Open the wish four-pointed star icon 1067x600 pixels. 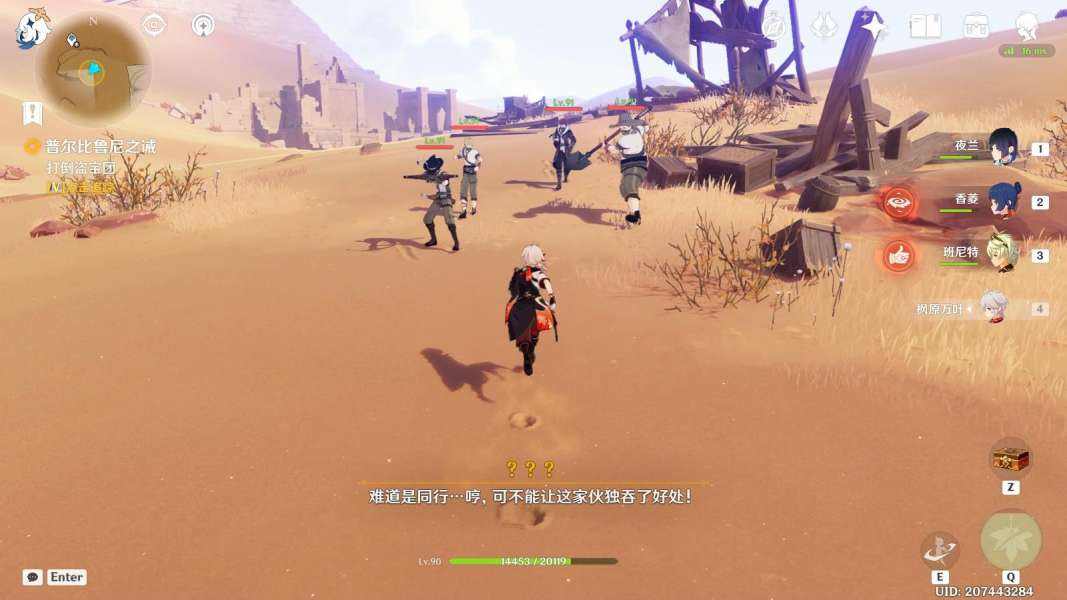874,26
